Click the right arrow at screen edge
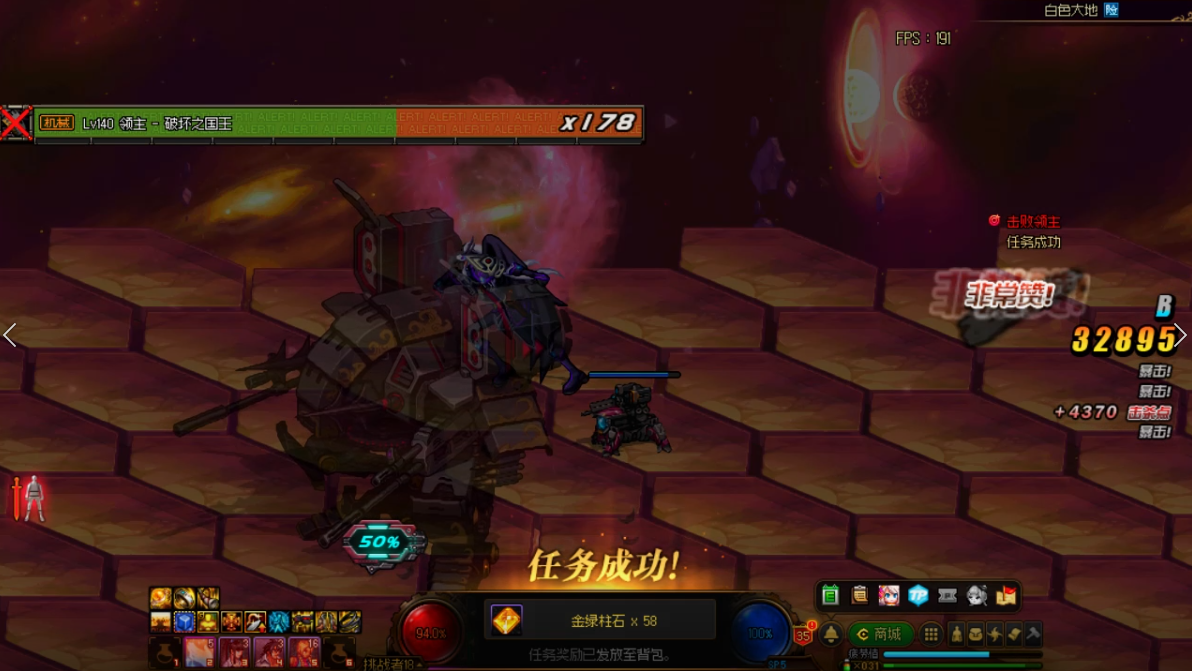 [1181, 335]
